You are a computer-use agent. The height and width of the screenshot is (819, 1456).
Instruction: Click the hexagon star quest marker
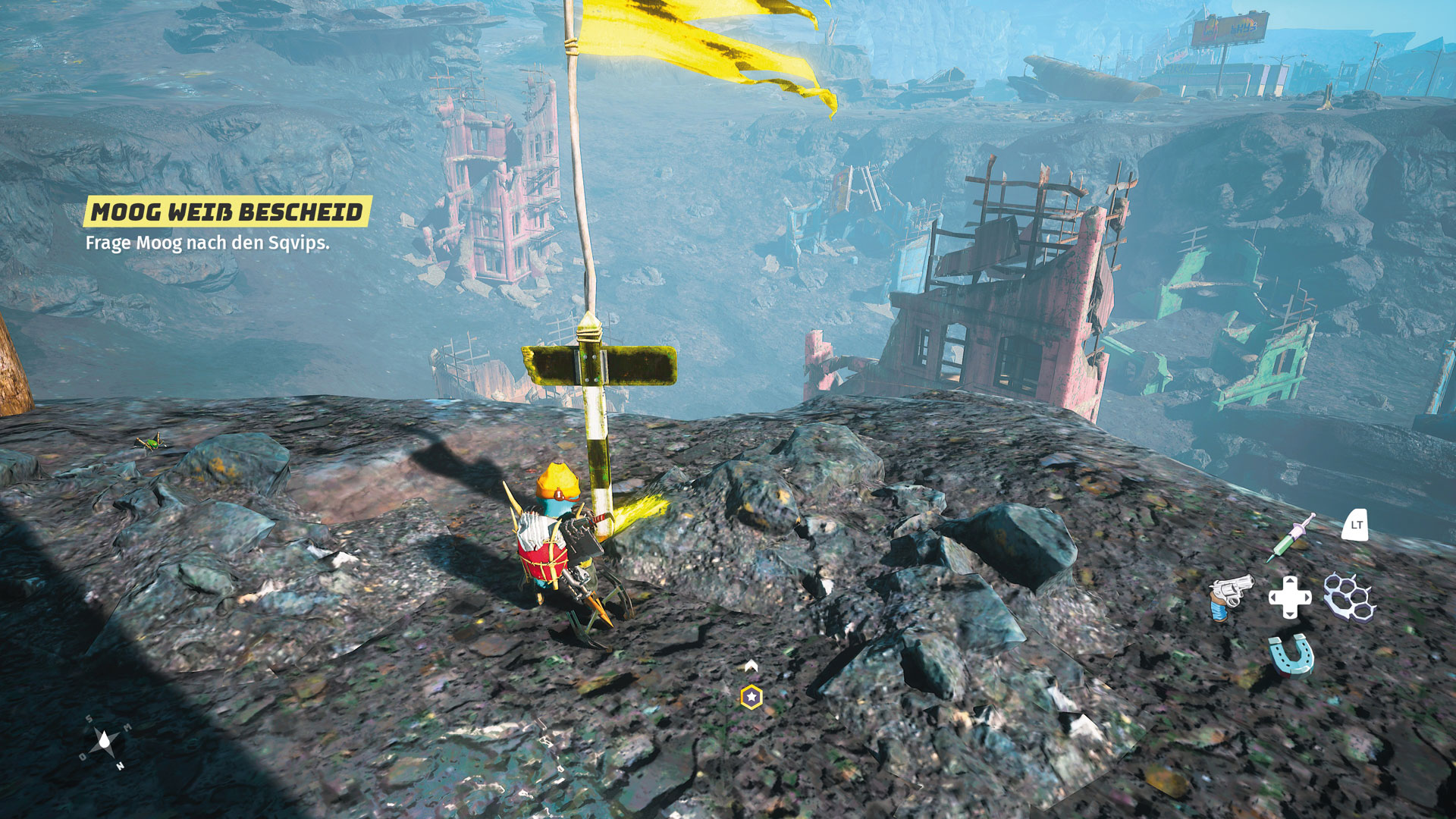752,697
